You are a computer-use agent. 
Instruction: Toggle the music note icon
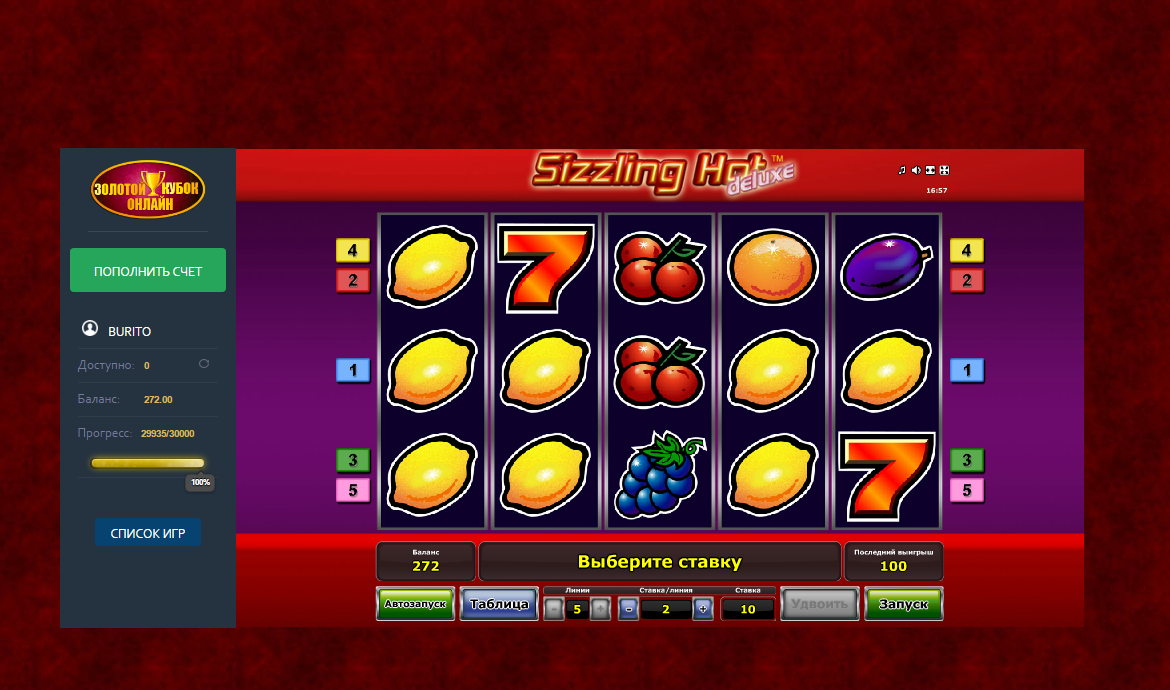[x=902, y=170]
